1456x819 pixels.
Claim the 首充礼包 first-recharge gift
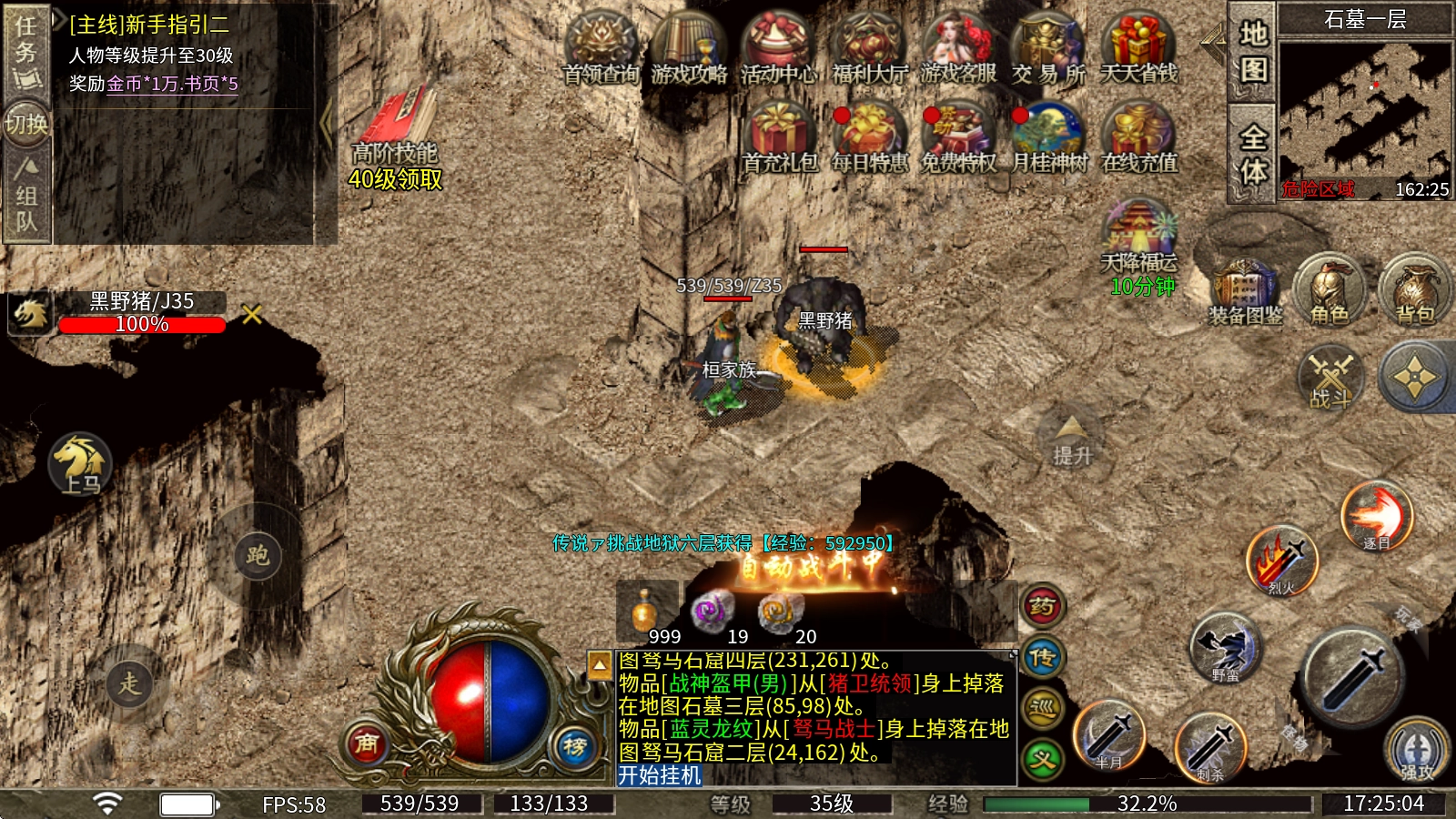(x=779, y=136)
